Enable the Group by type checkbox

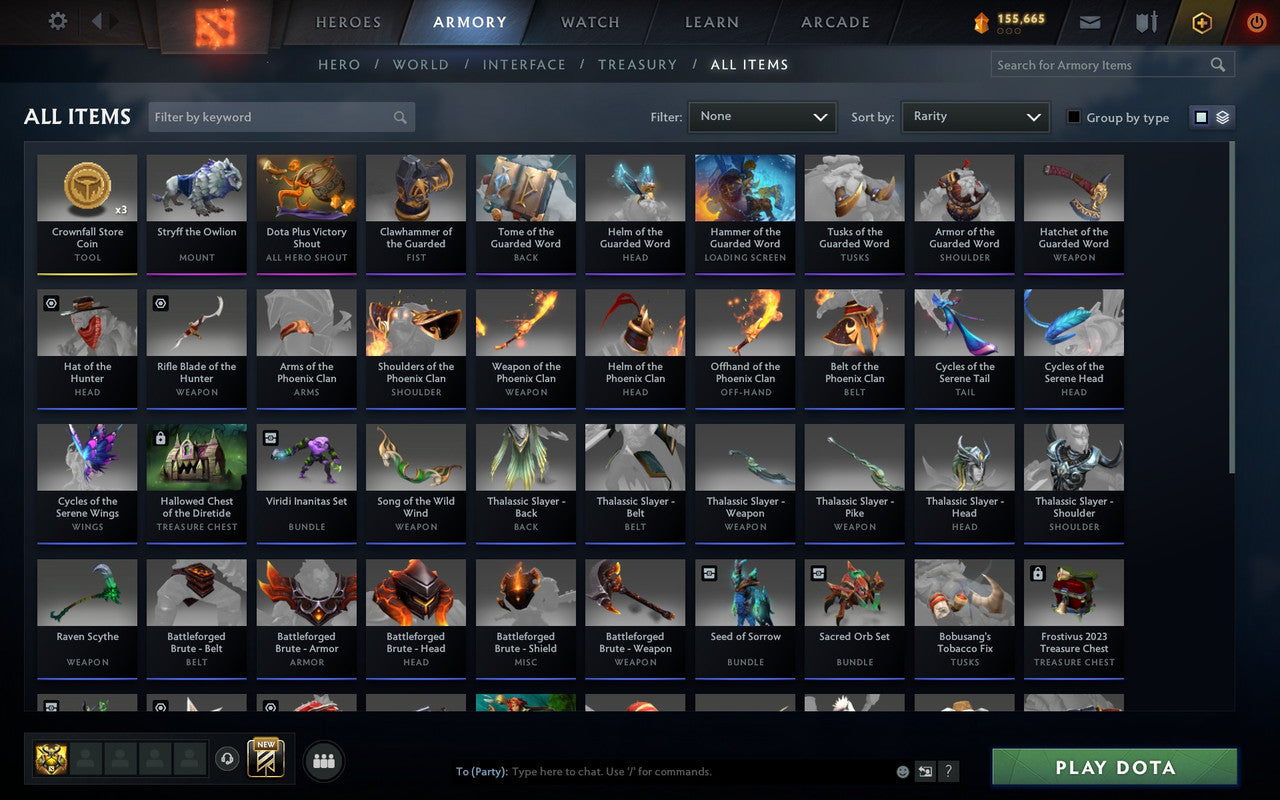tap(1076, 117)
